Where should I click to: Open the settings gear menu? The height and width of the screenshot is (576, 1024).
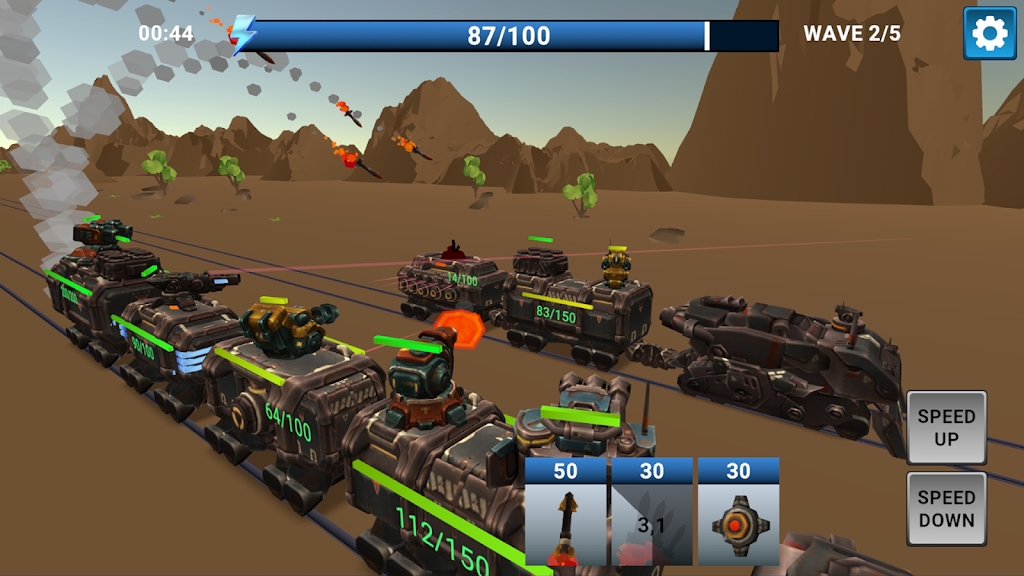point(989,34)
